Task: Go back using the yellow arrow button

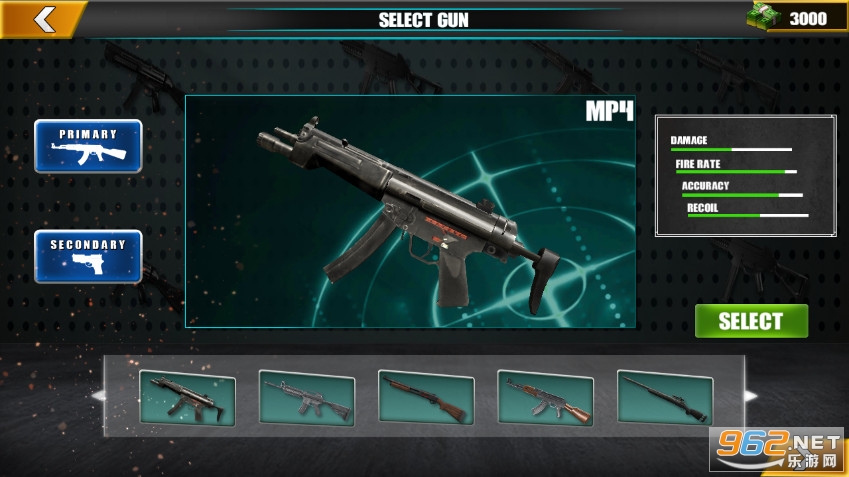Action: 42,18
